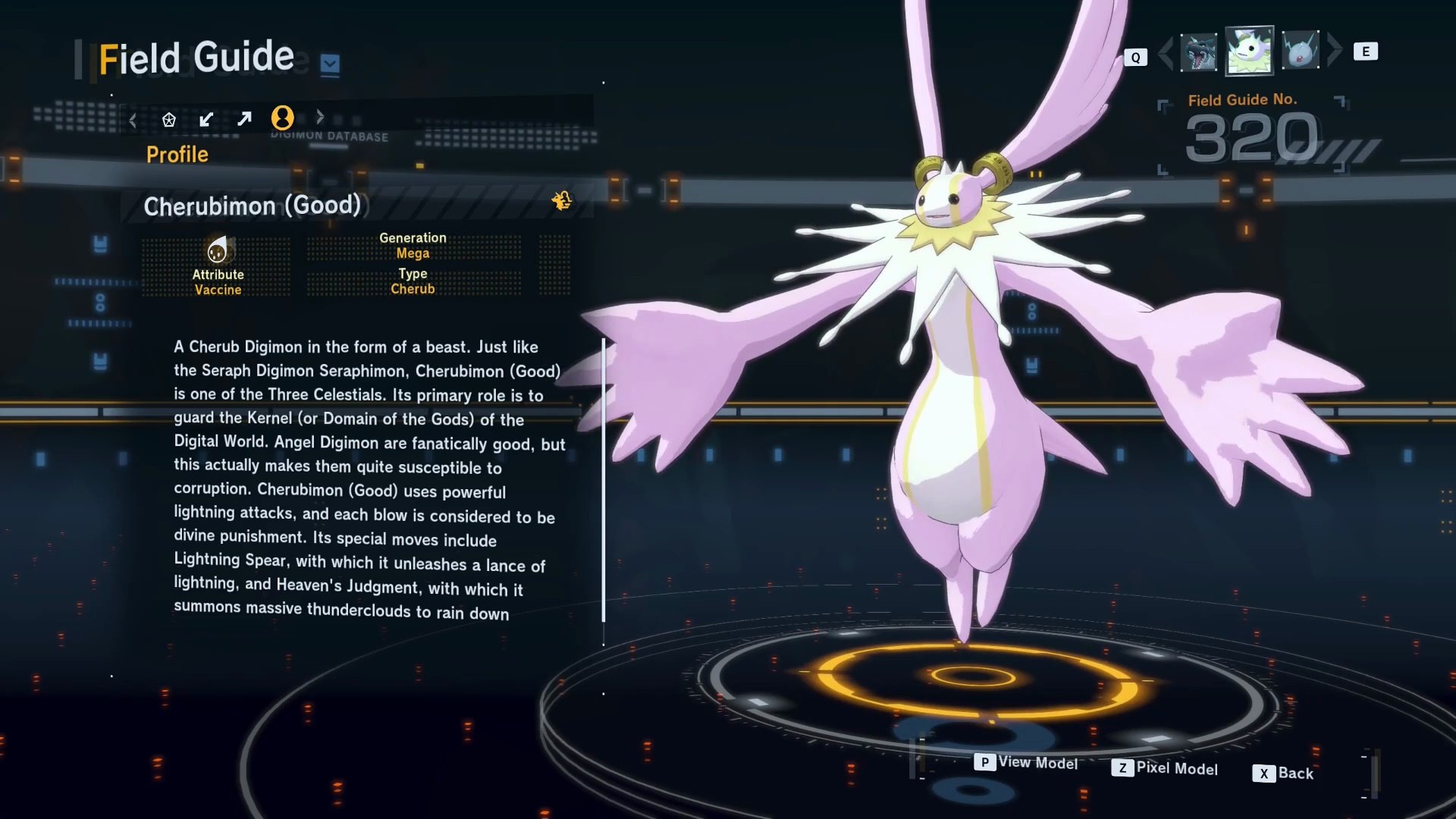Screen dimensions: 1456x819
Task: Select the highlighted Profile tab icon
Action: click(282, 118)
